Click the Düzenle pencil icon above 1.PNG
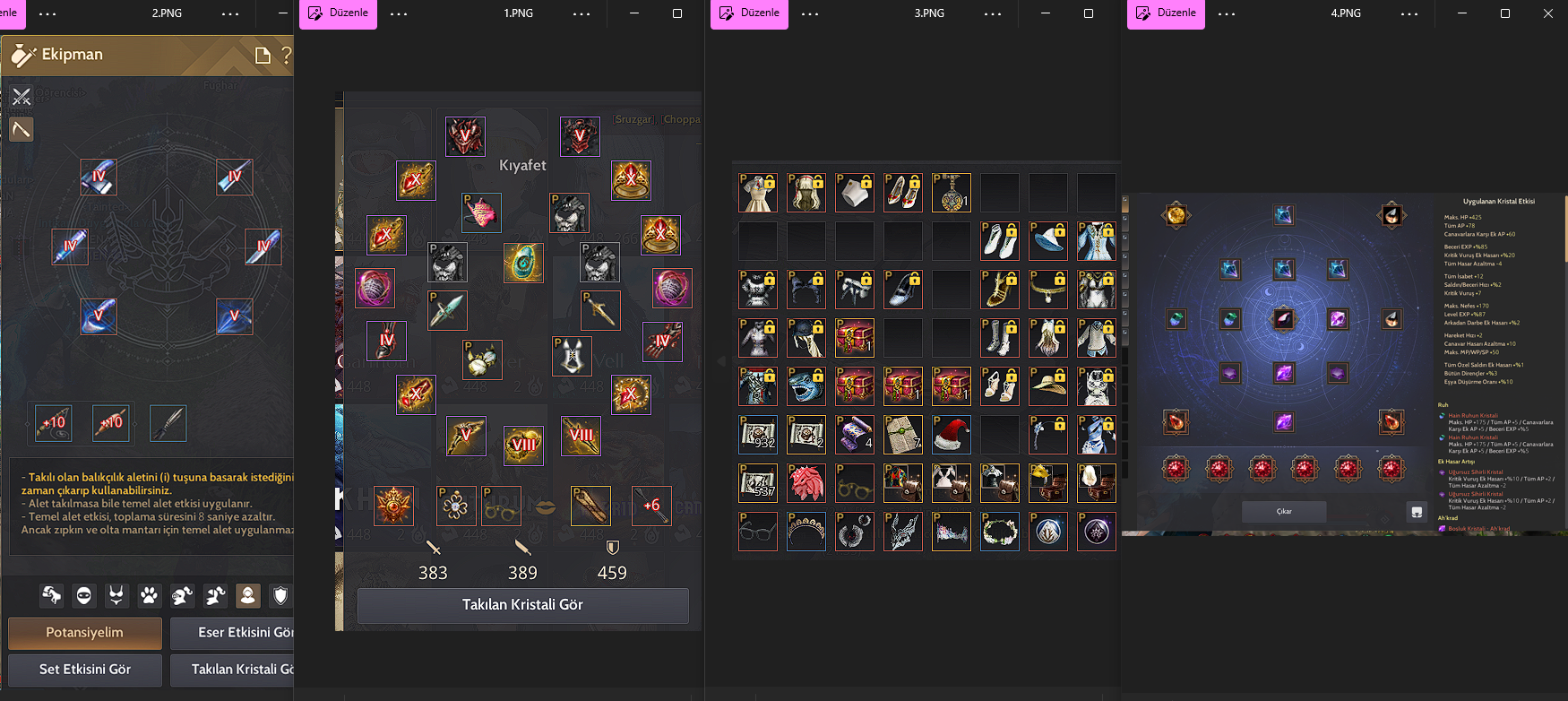1568x701 pixels. (314, 13)
